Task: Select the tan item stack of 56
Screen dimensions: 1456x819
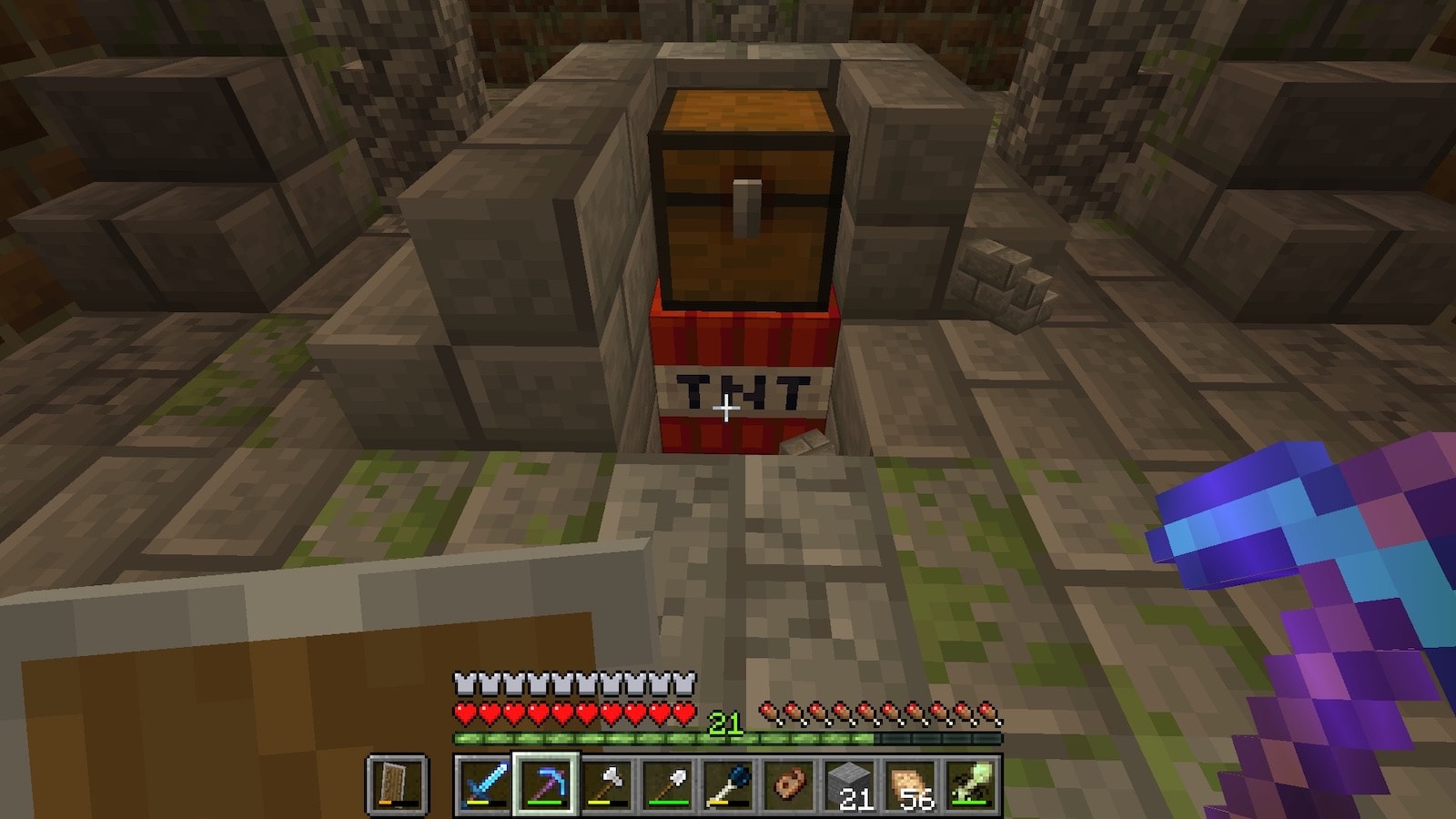Action: coord(911,784)
